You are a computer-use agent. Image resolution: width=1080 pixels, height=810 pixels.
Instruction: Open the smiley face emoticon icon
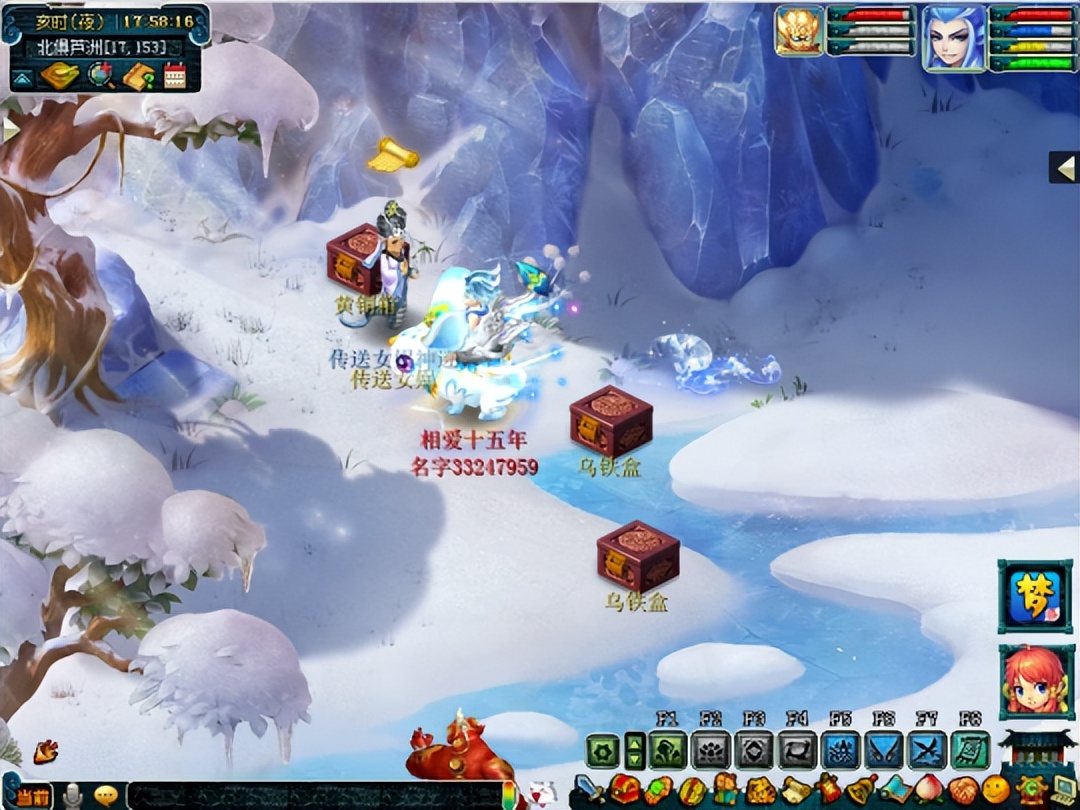coord(995,790)
